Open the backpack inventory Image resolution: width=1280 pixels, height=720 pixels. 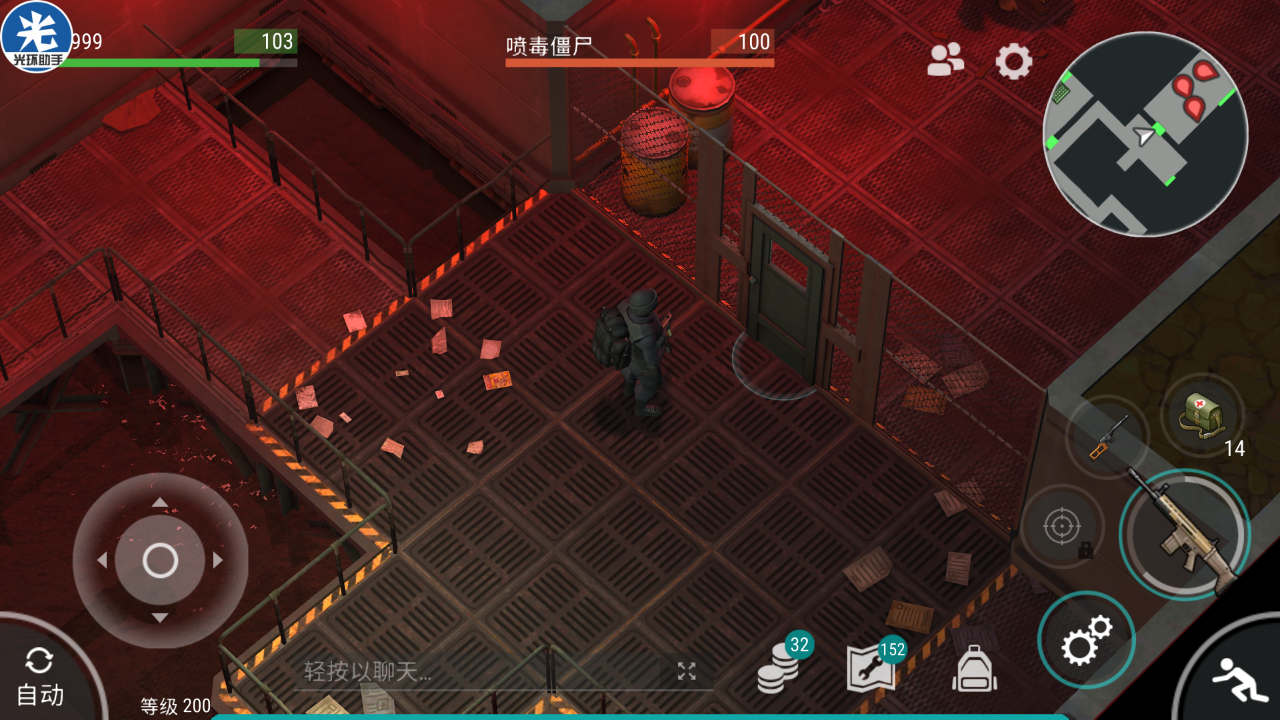click(x=974, y=668)
